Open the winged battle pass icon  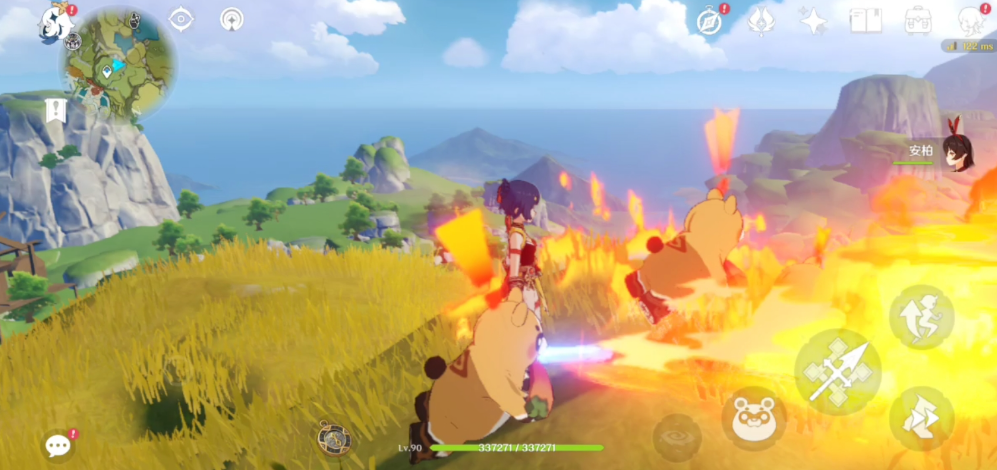point(762,20)
